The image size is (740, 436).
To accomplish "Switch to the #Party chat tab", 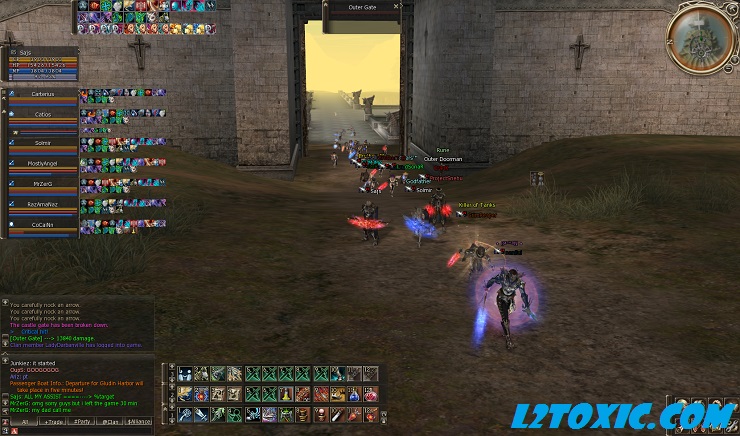I will tap(82, 422).
